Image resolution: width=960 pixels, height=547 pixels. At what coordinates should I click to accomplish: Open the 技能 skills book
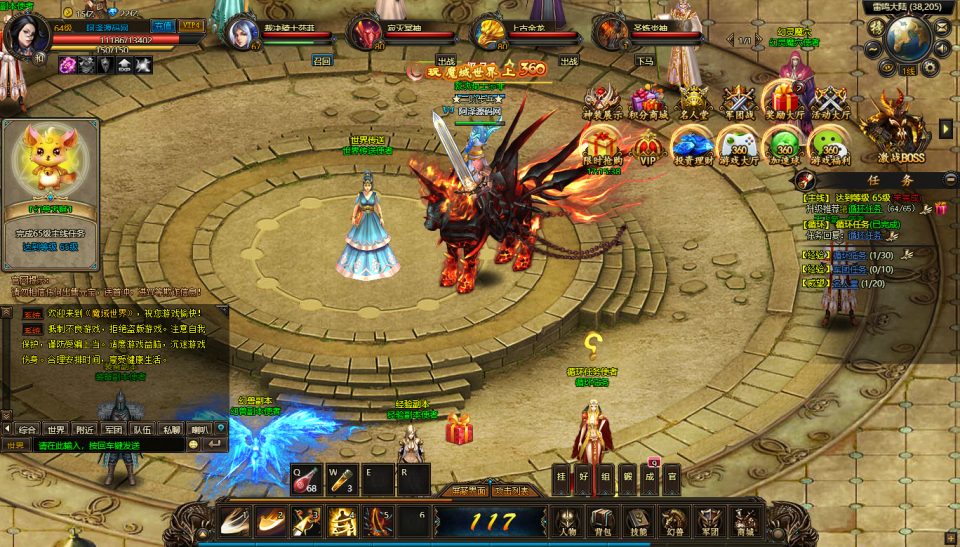[x=637, y=521]
